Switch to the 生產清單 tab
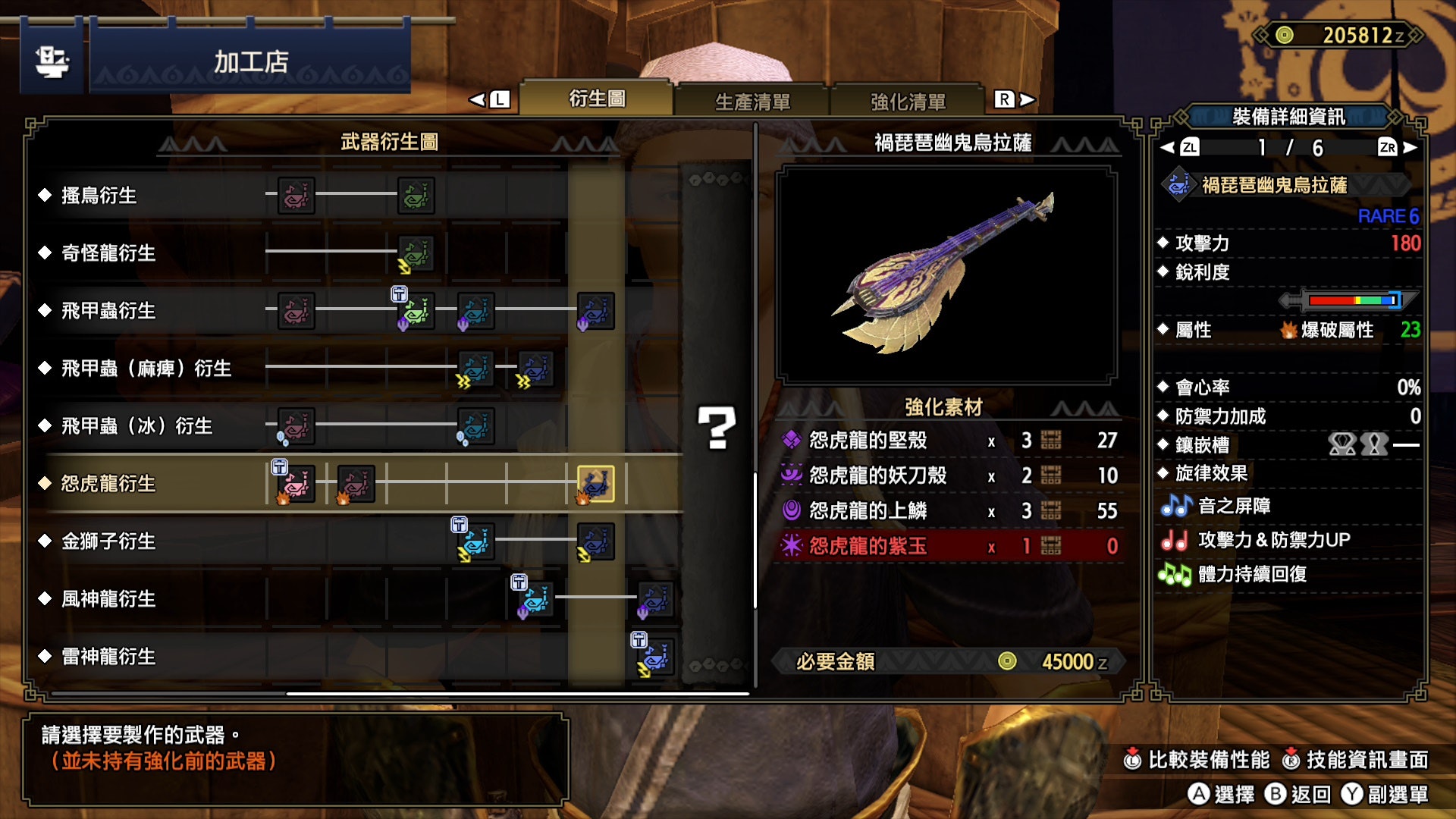 (x=752, y=101)
